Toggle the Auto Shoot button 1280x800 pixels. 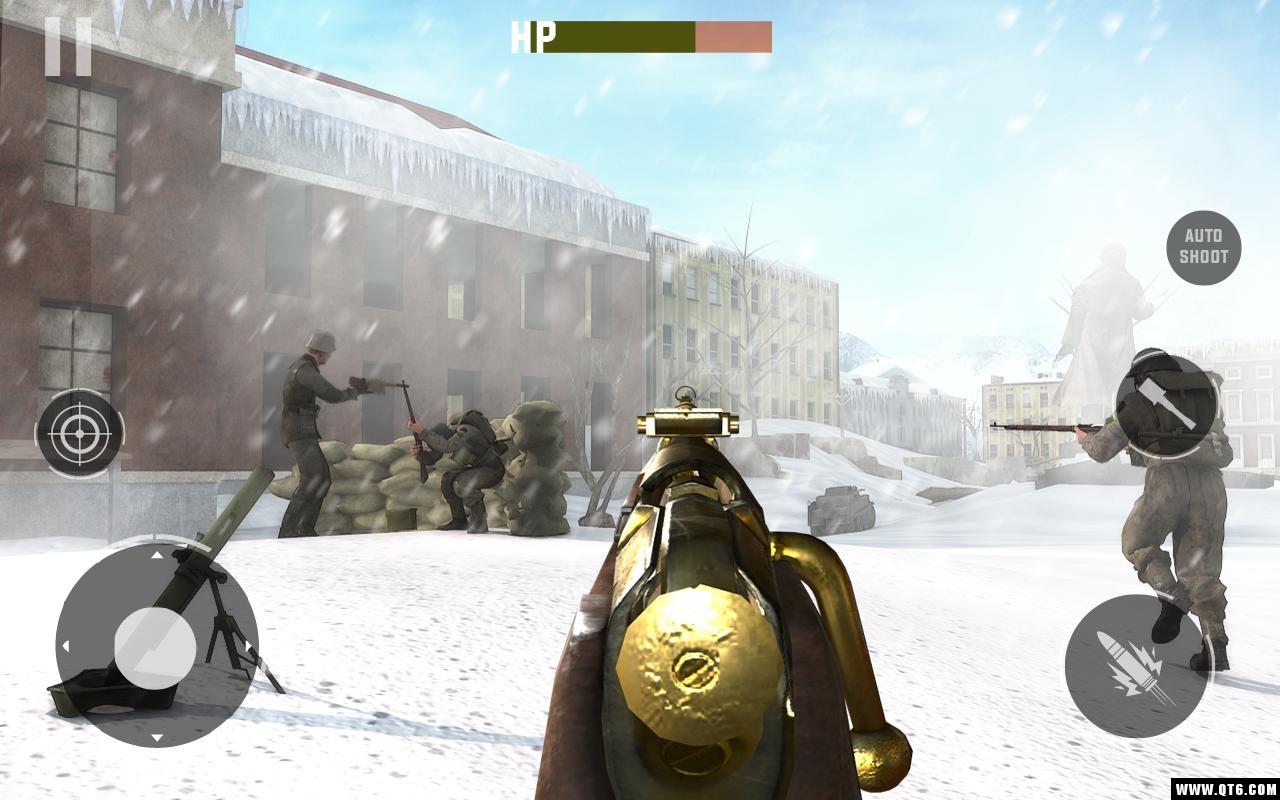(1204, 247)
